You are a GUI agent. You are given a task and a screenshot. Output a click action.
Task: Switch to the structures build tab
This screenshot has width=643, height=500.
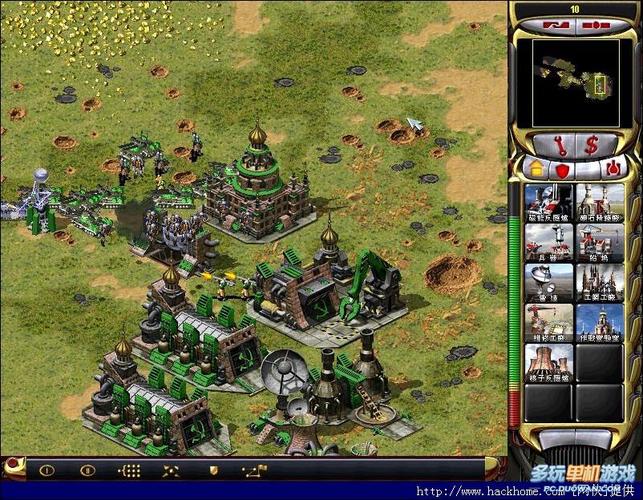[536, 170]
